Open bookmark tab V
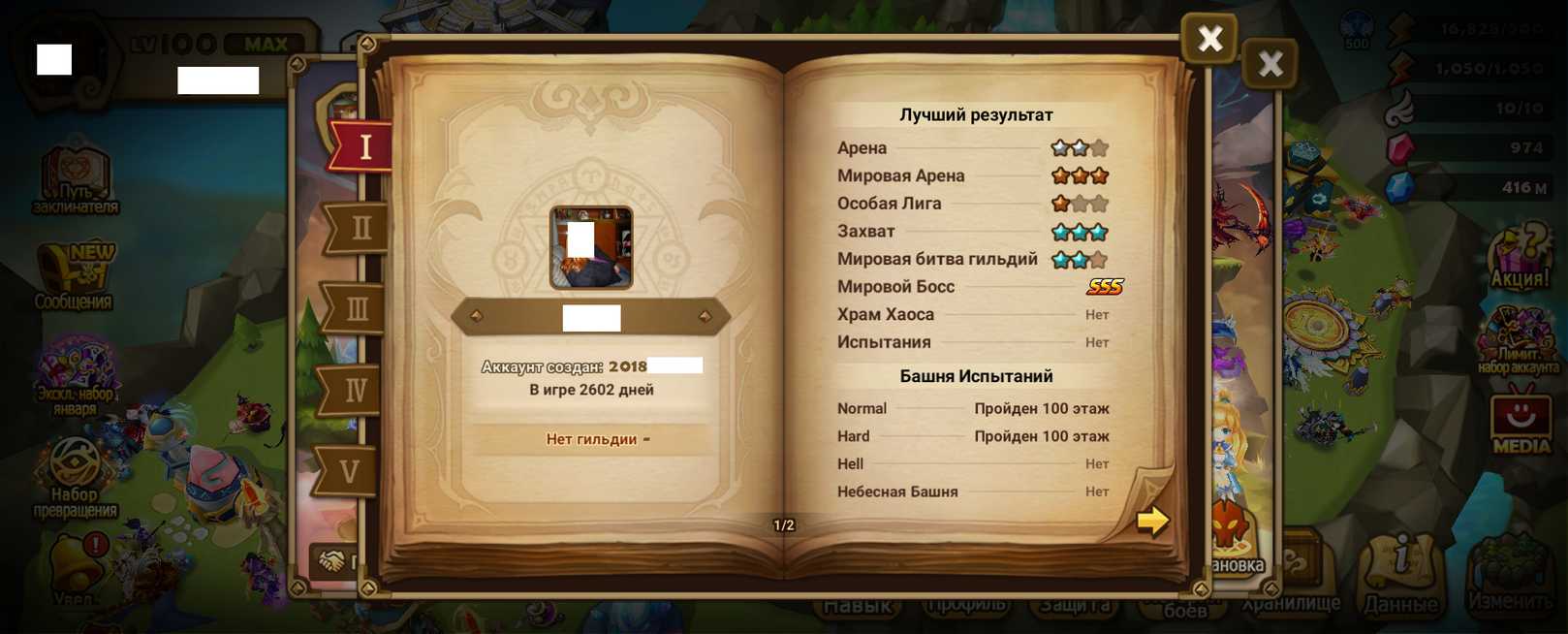Screen dimensions: 1568x634 tap(349, 472)
